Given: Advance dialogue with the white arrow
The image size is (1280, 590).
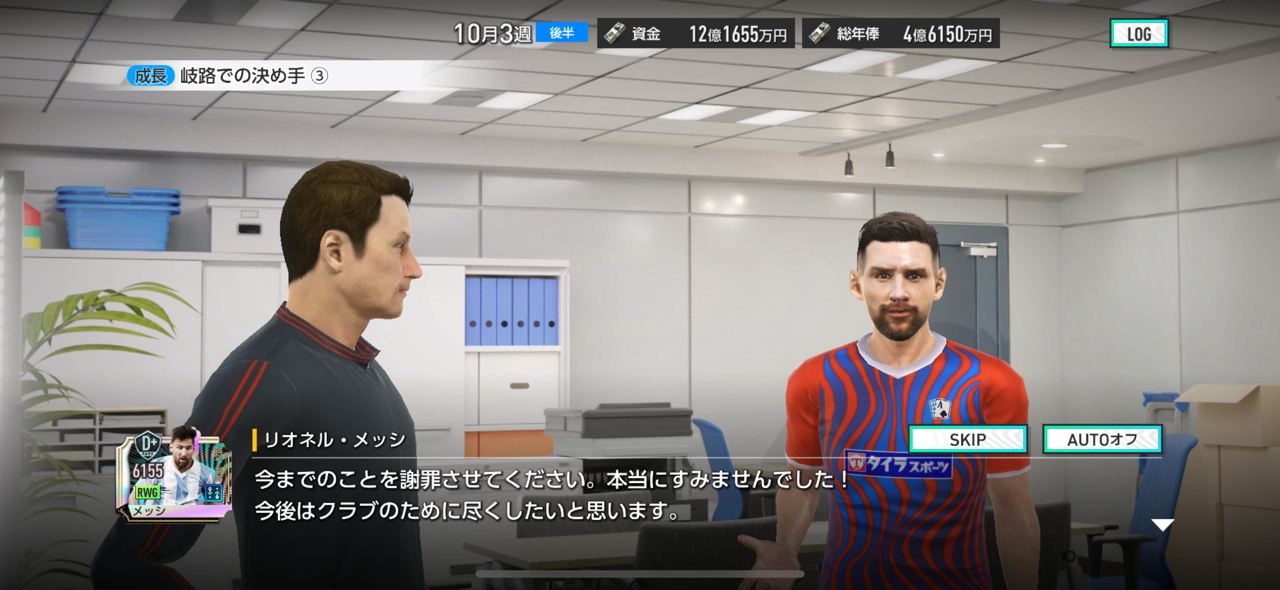Looking at the screenshot, I should [1161, 525].
